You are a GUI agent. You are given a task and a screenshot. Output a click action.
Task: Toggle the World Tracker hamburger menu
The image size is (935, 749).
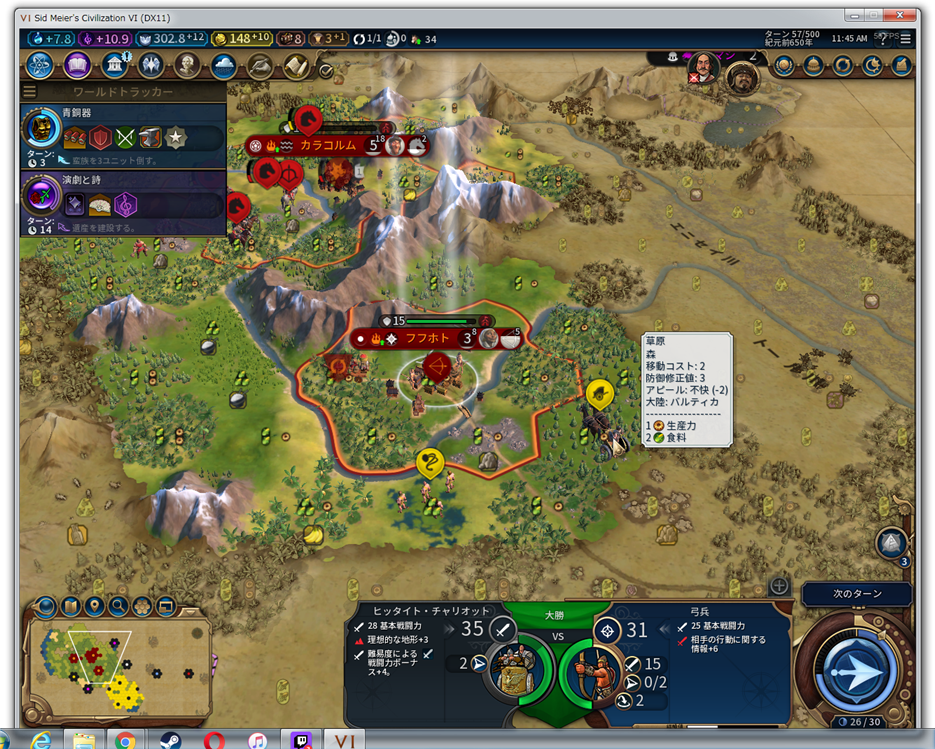(30, 92)
